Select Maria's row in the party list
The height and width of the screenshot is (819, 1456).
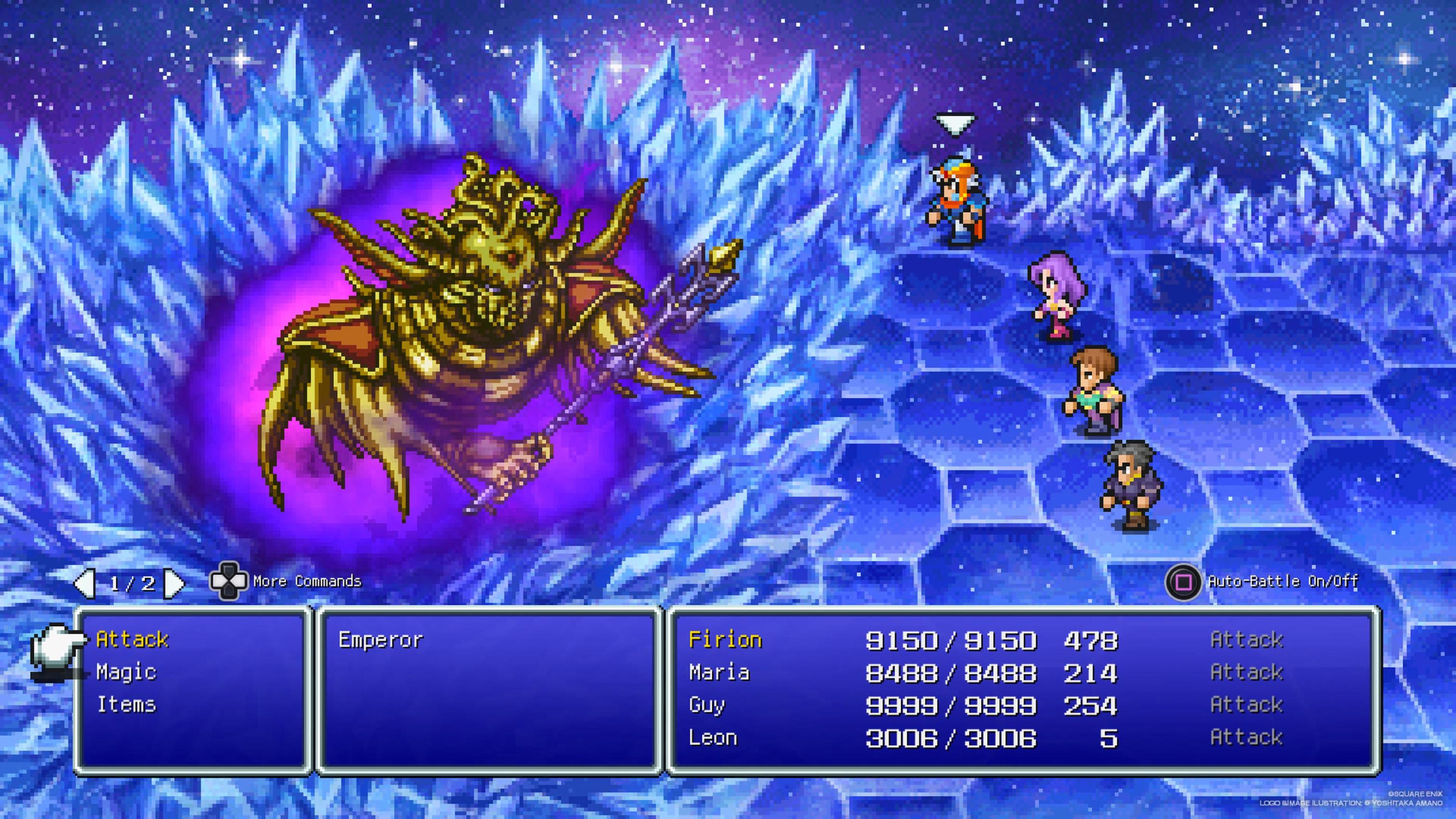click(719, 673)
